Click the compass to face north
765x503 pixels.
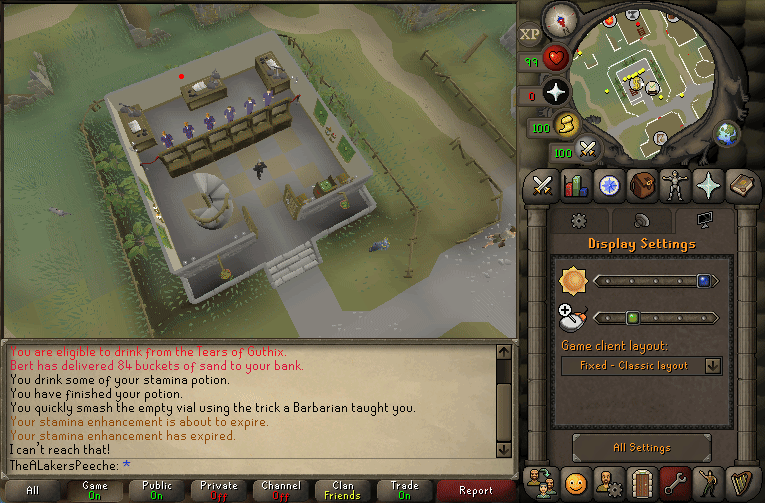pyautogui.click(x=561, y=20)
